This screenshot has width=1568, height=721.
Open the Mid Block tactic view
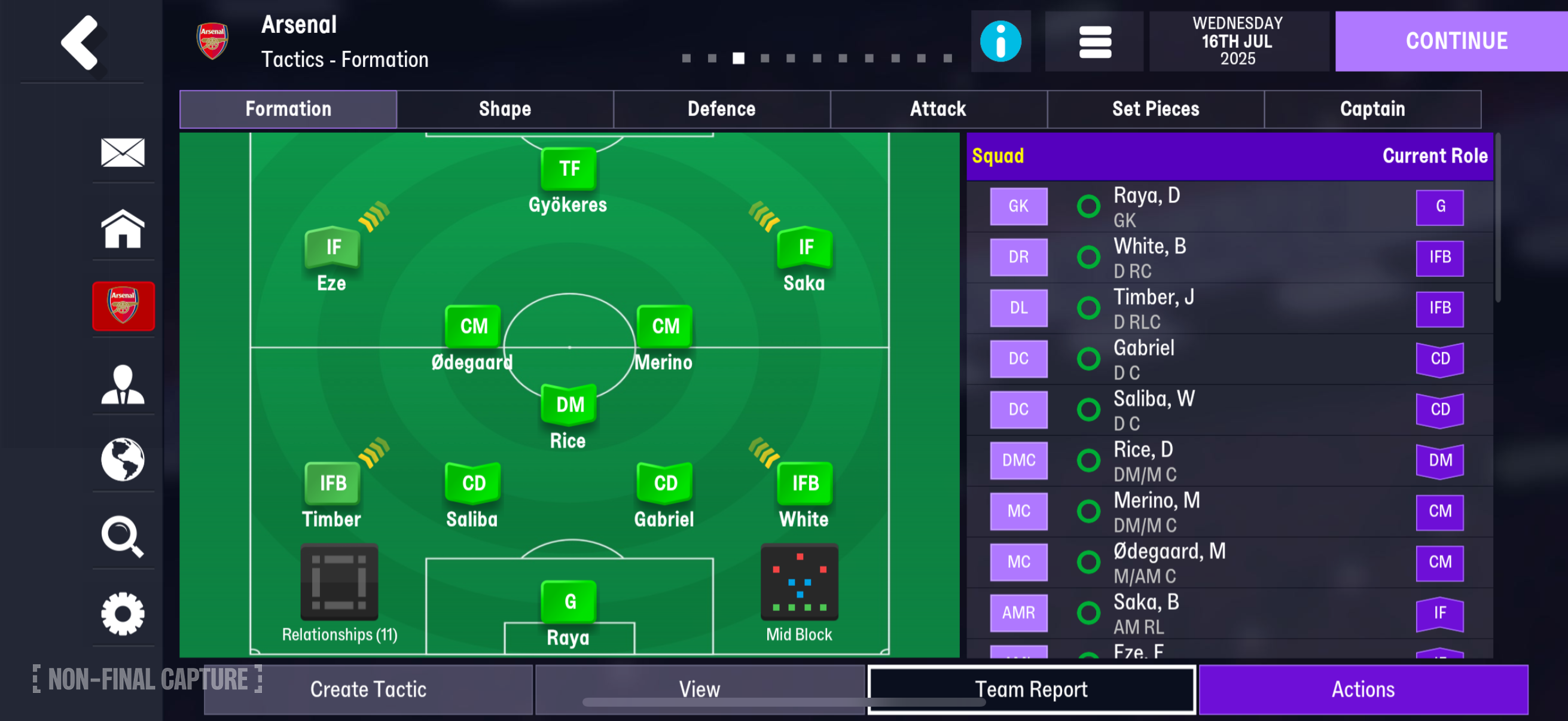coord(799,582)
